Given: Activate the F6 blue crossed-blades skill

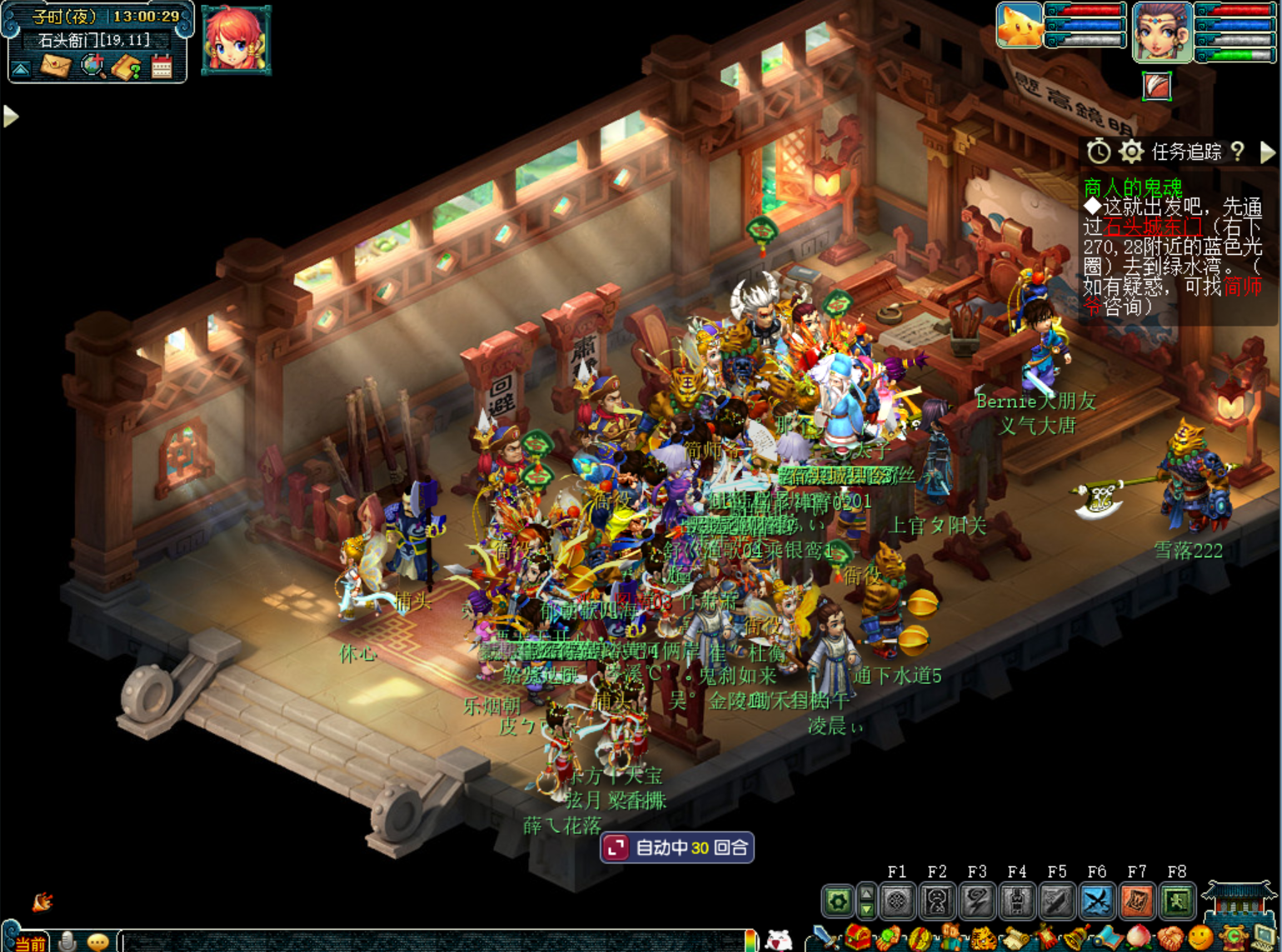Looking at the screenshot, I should [x=1096, y=900].
